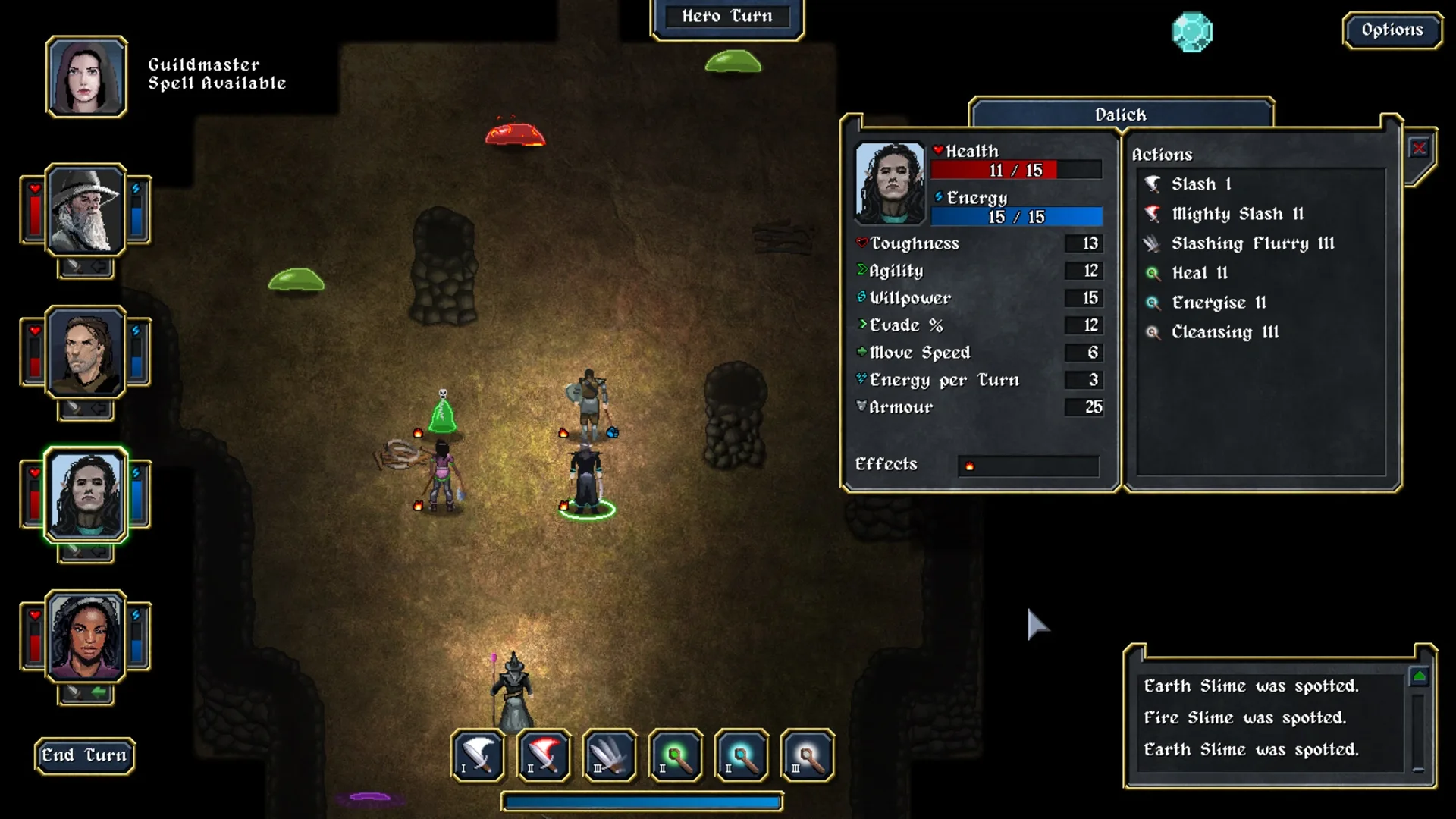Choose Cleansing III from the Actions list
The width and height of the screenshot is (1456, 819).
pos(1225,332)
